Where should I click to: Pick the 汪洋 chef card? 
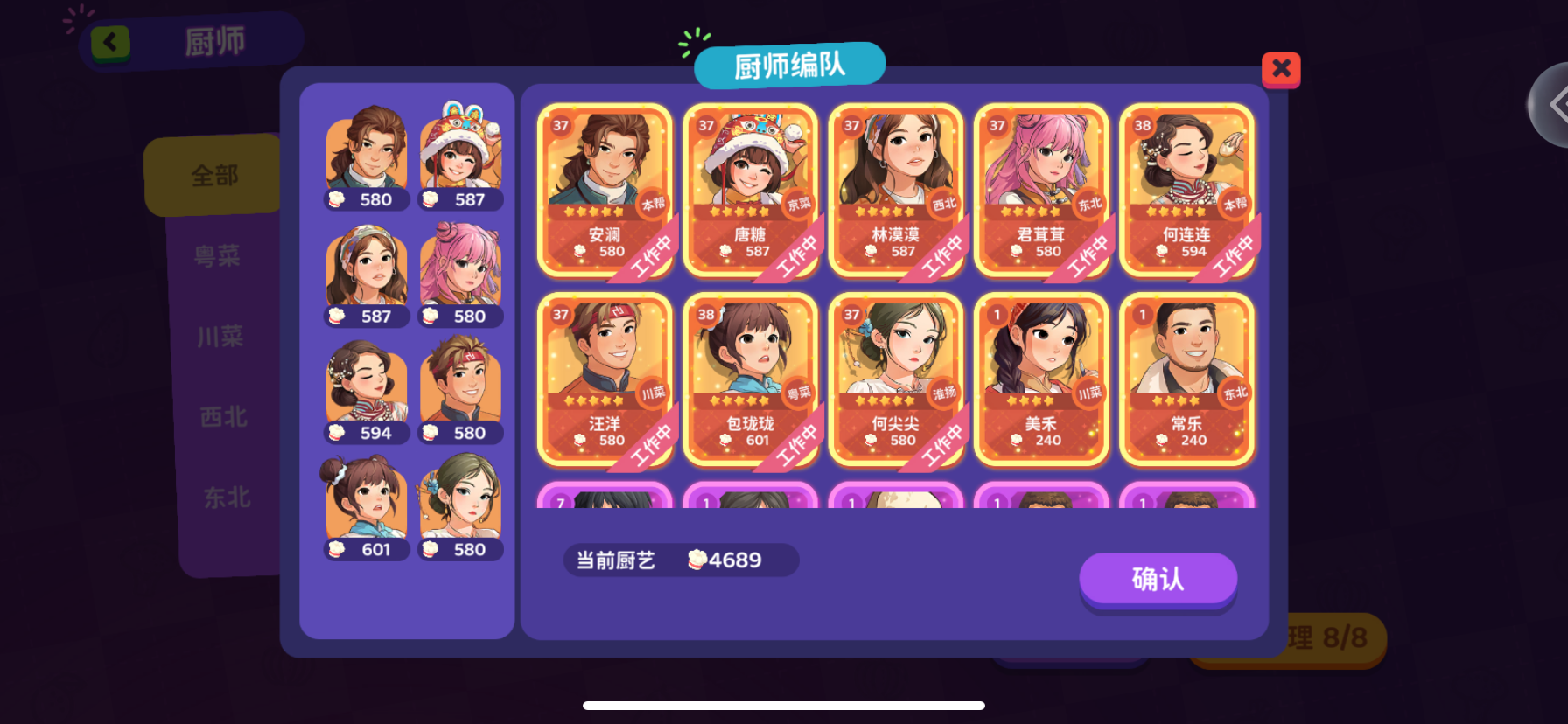coord(605,380)
